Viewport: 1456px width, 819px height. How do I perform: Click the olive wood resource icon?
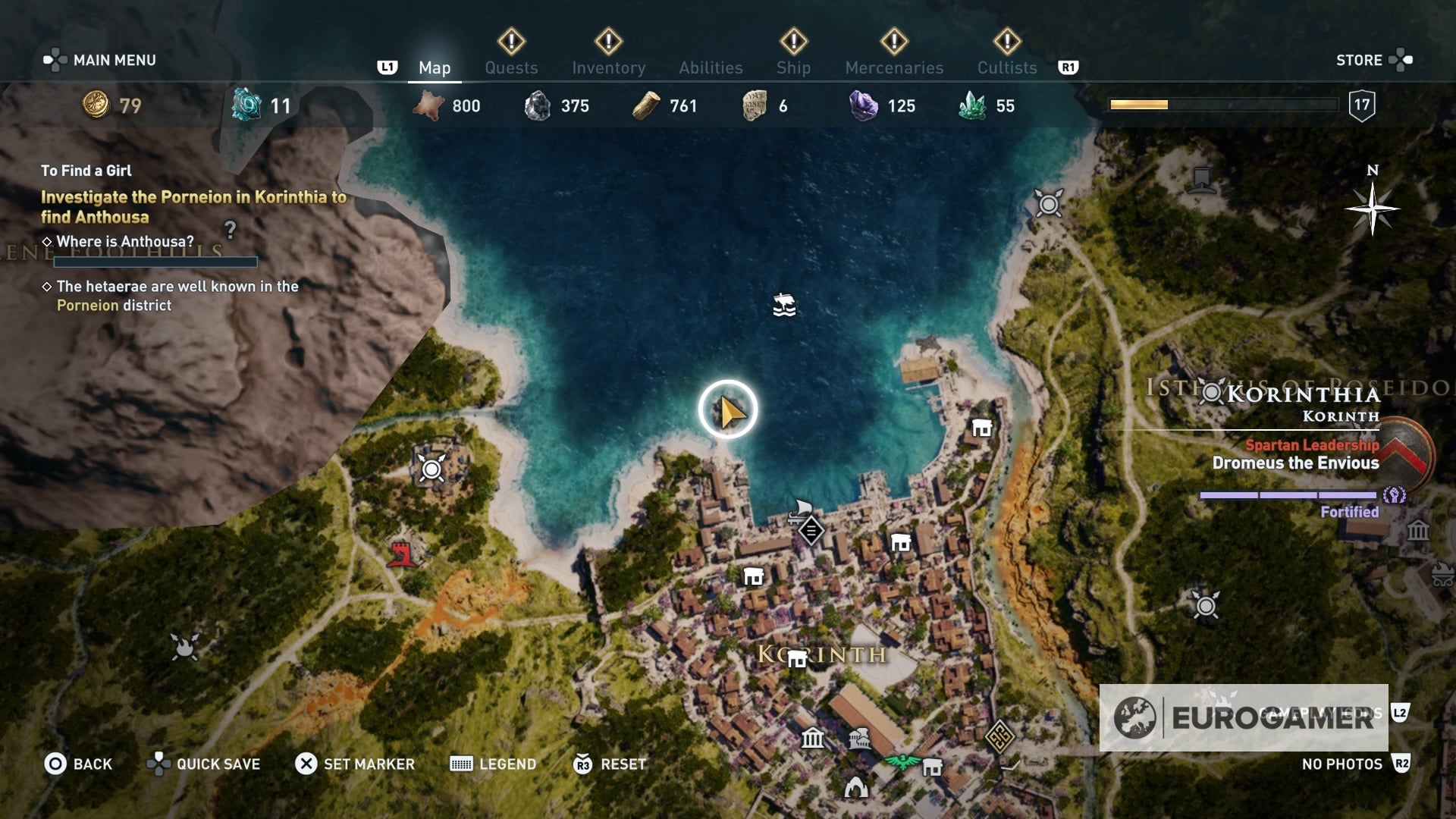[646, 106]
